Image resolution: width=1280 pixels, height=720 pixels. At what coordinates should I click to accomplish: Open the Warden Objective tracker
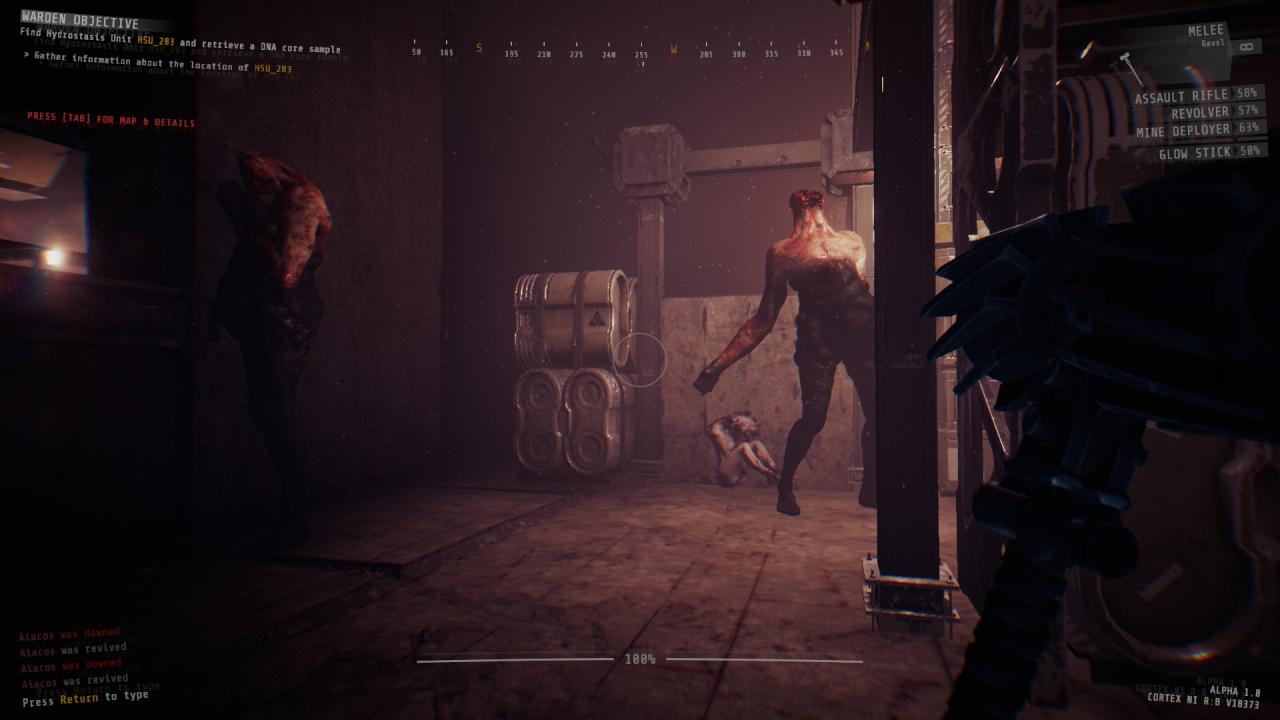click(x=80, y=21)
